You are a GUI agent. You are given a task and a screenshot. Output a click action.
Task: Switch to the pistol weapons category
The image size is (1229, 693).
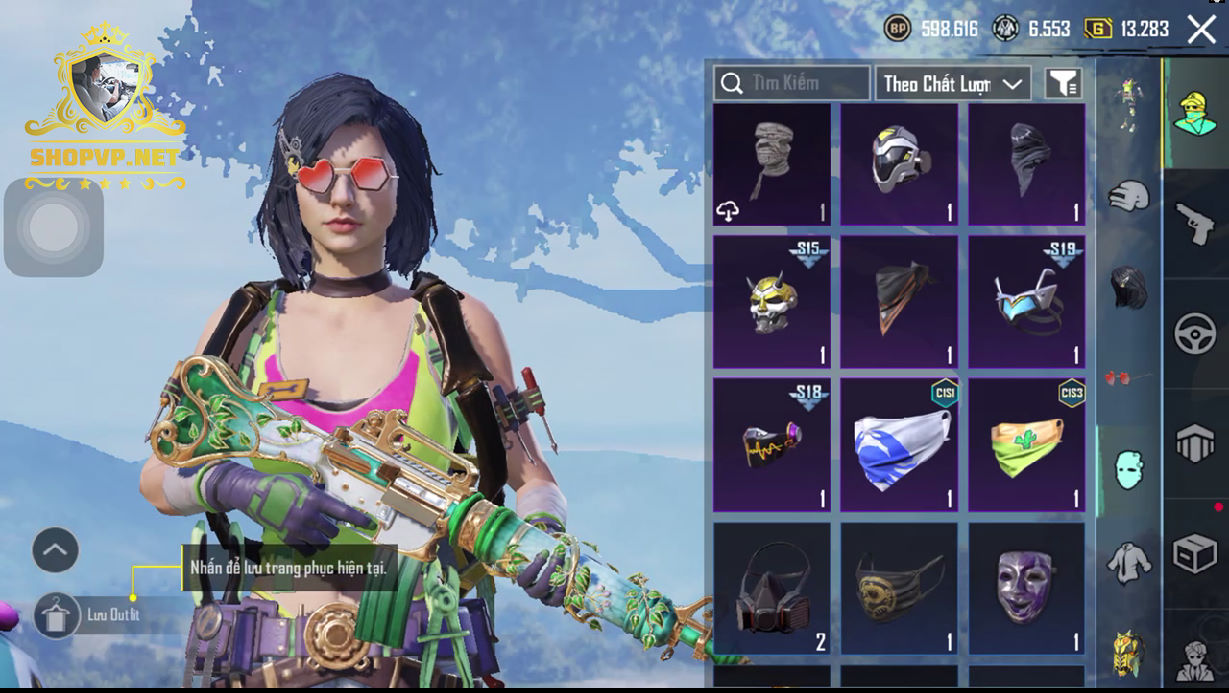1194,223
